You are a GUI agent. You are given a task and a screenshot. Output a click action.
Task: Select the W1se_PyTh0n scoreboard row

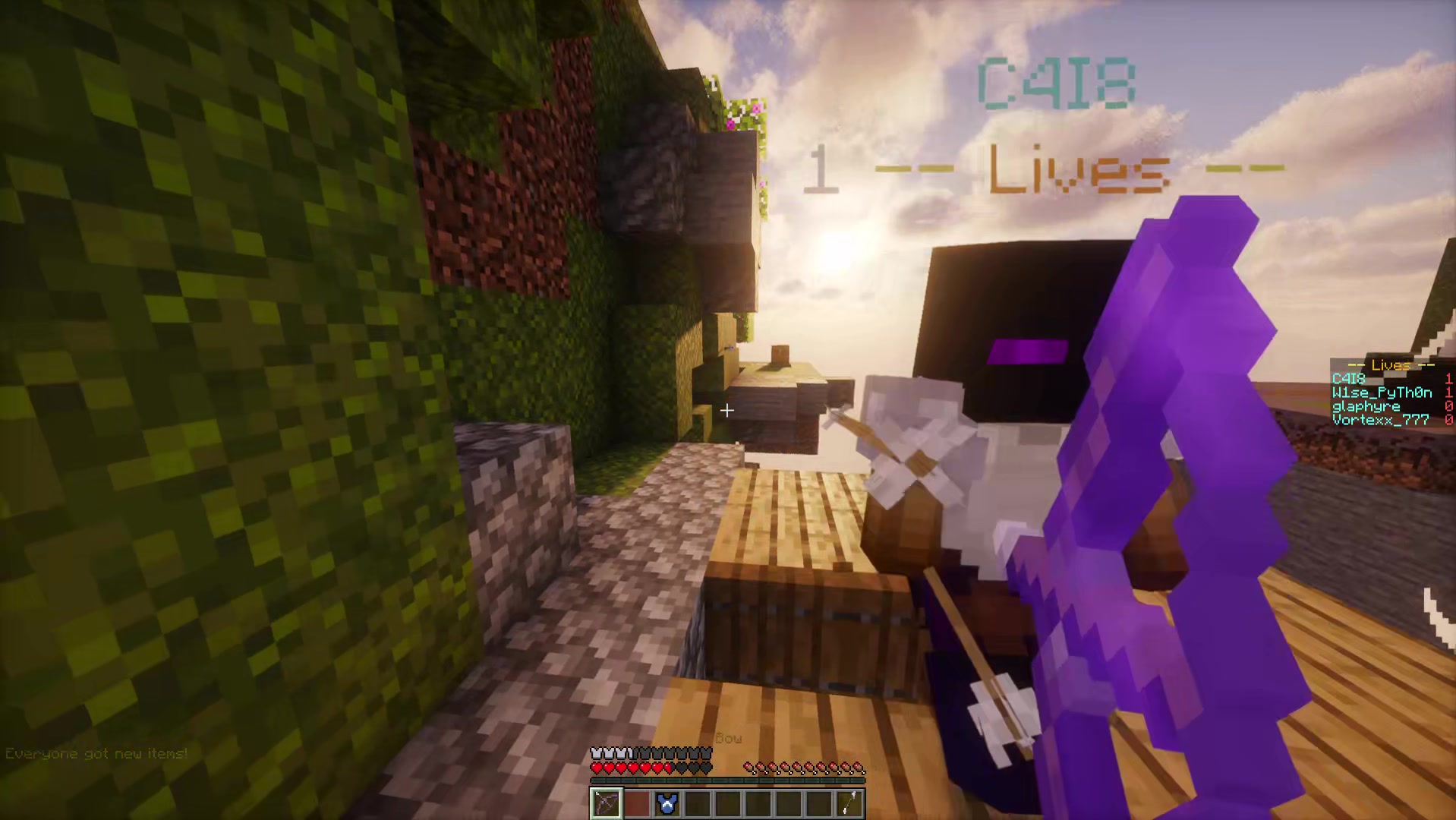point(1382,393)
